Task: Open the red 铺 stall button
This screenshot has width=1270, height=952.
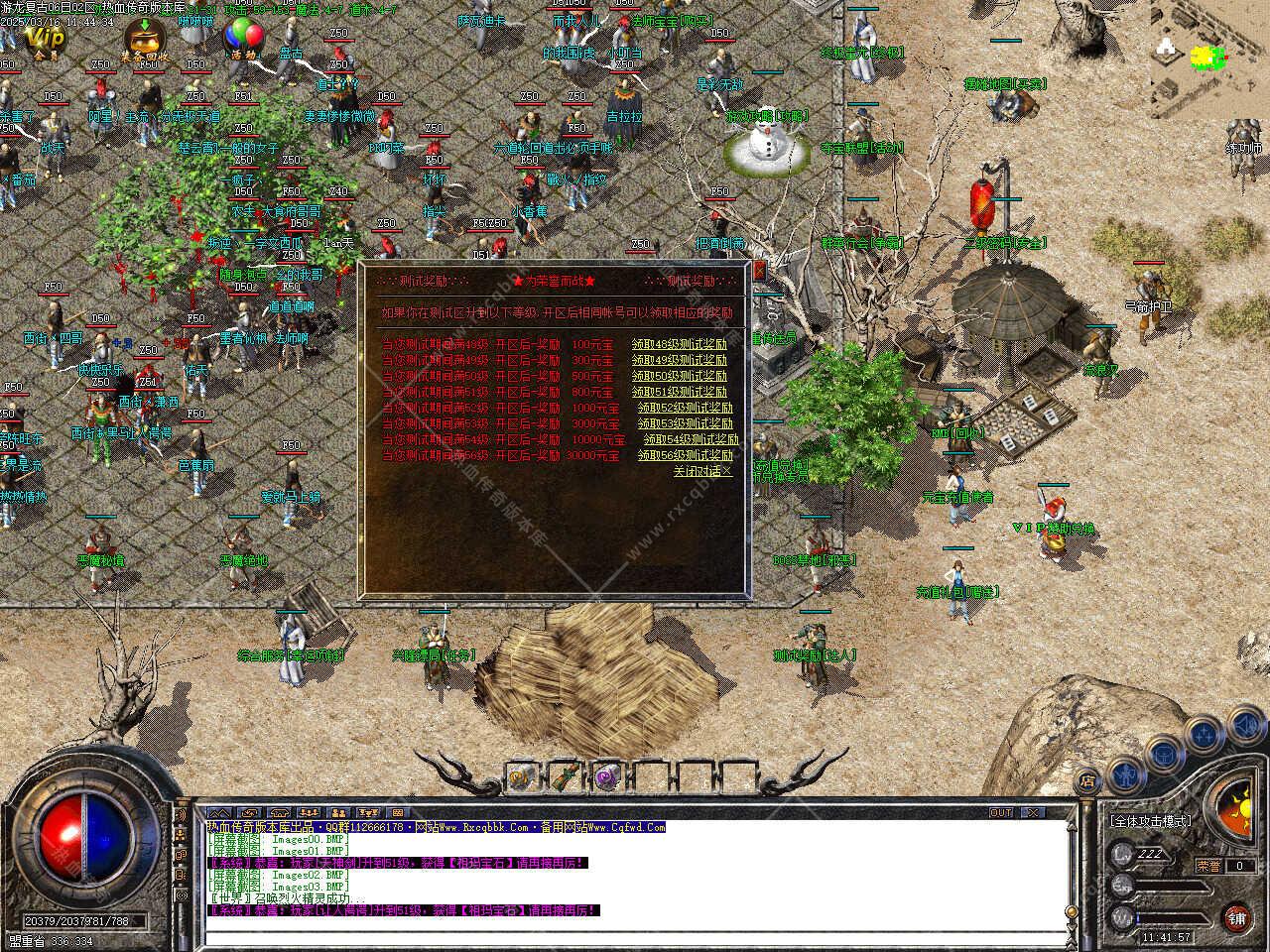Action: click(1237, 917)
